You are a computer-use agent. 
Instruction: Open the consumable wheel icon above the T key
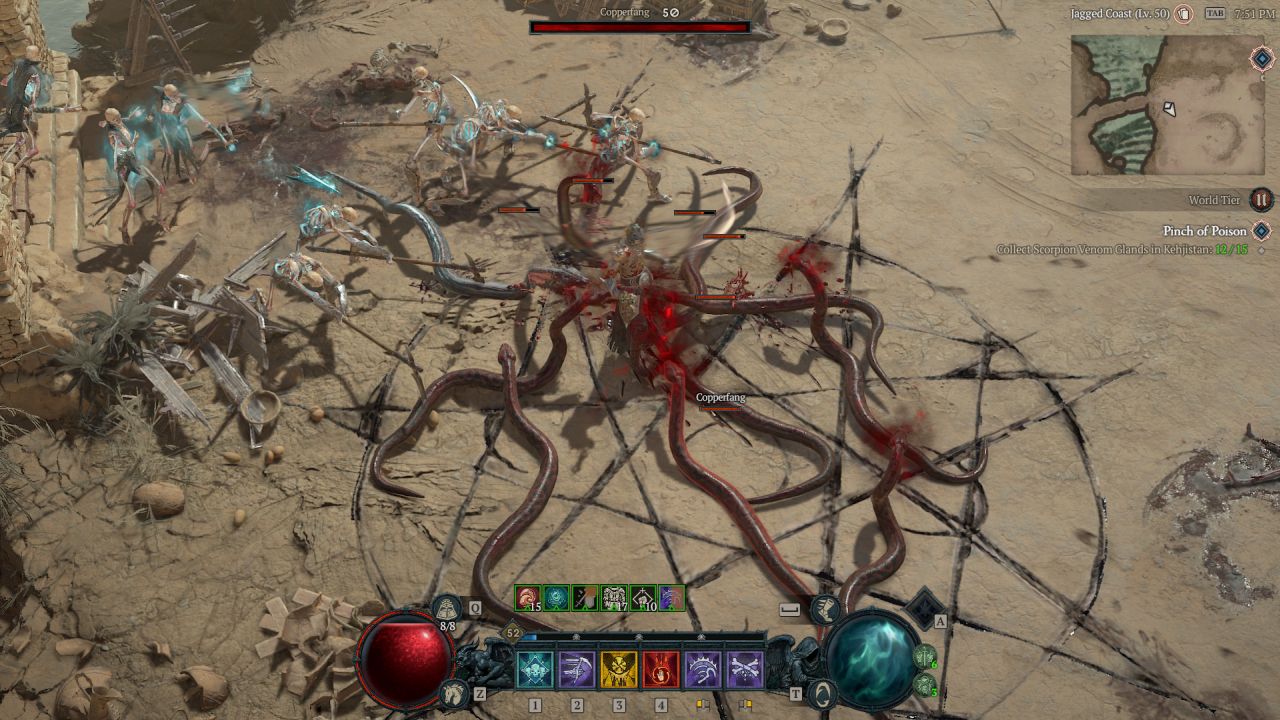[822, 693]
